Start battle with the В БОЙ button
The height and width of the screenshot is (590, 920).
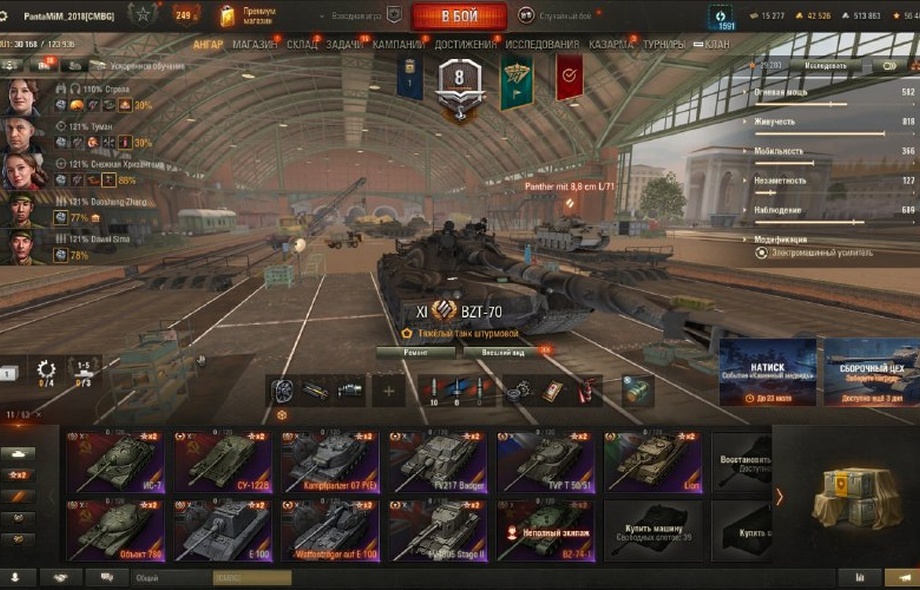459,16
